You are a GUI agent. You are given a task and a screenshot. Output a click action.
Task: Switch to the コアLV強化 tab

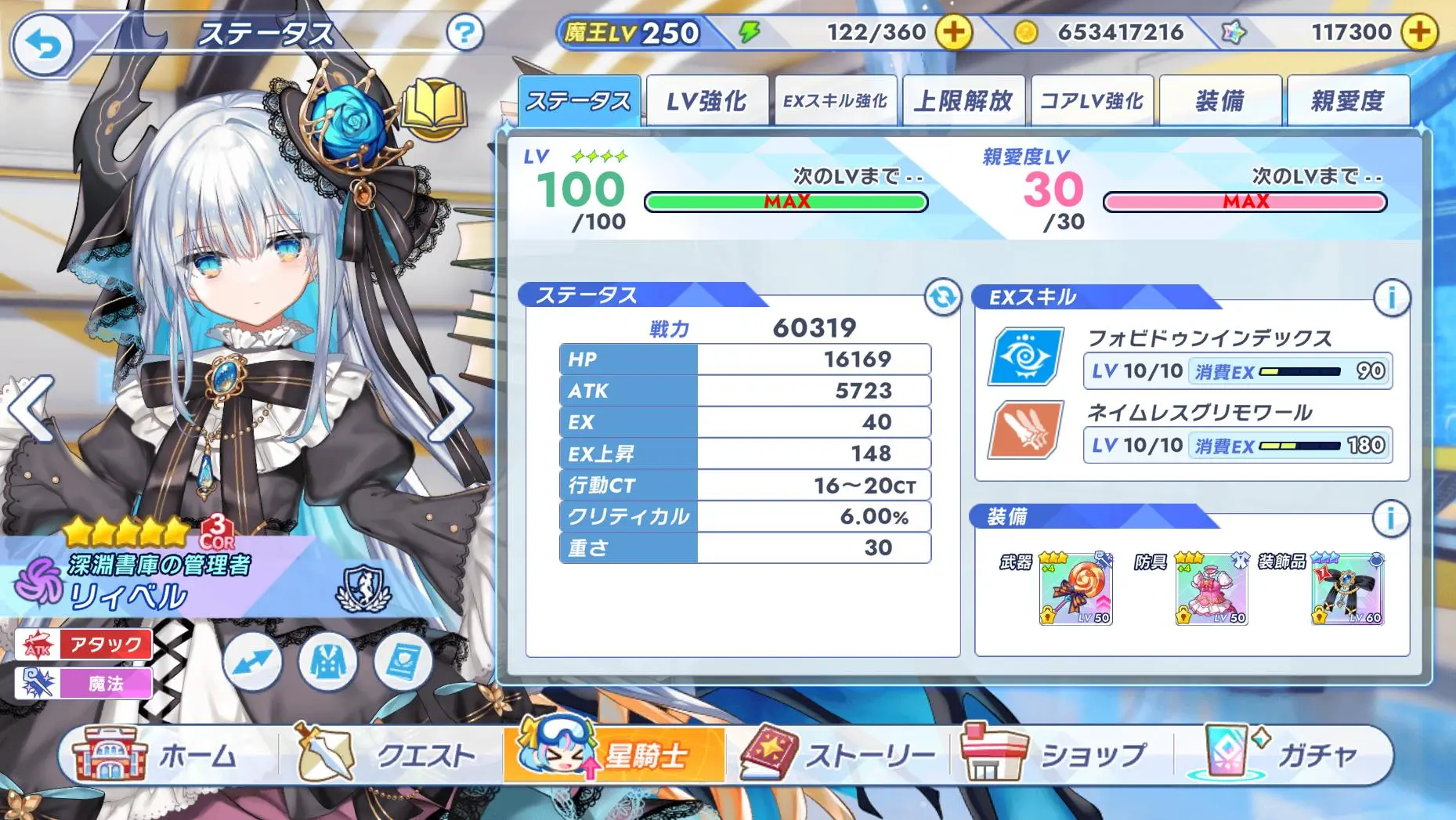click(1092, 101)
